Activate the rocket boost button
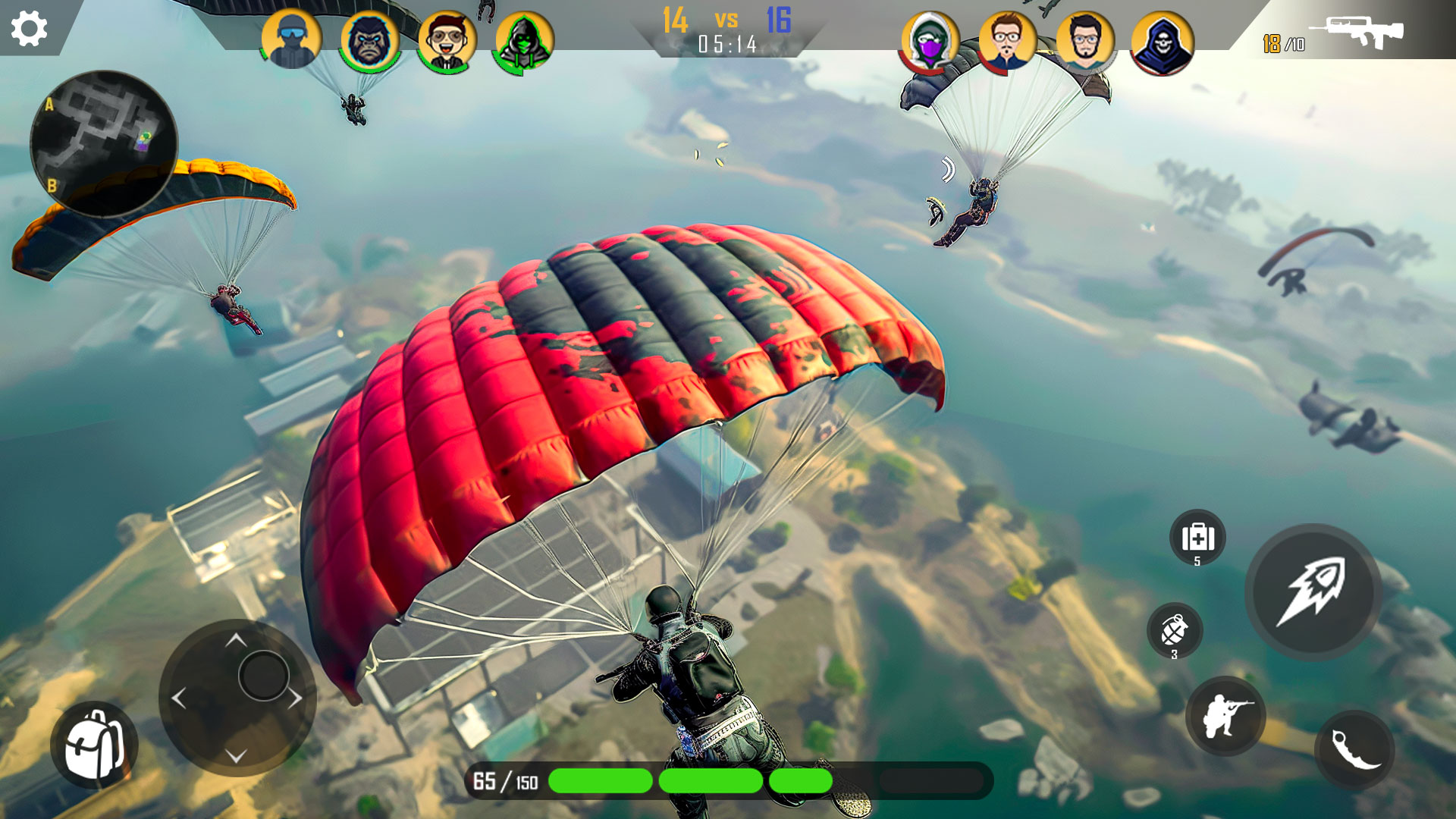 (x=1313, y=591)
